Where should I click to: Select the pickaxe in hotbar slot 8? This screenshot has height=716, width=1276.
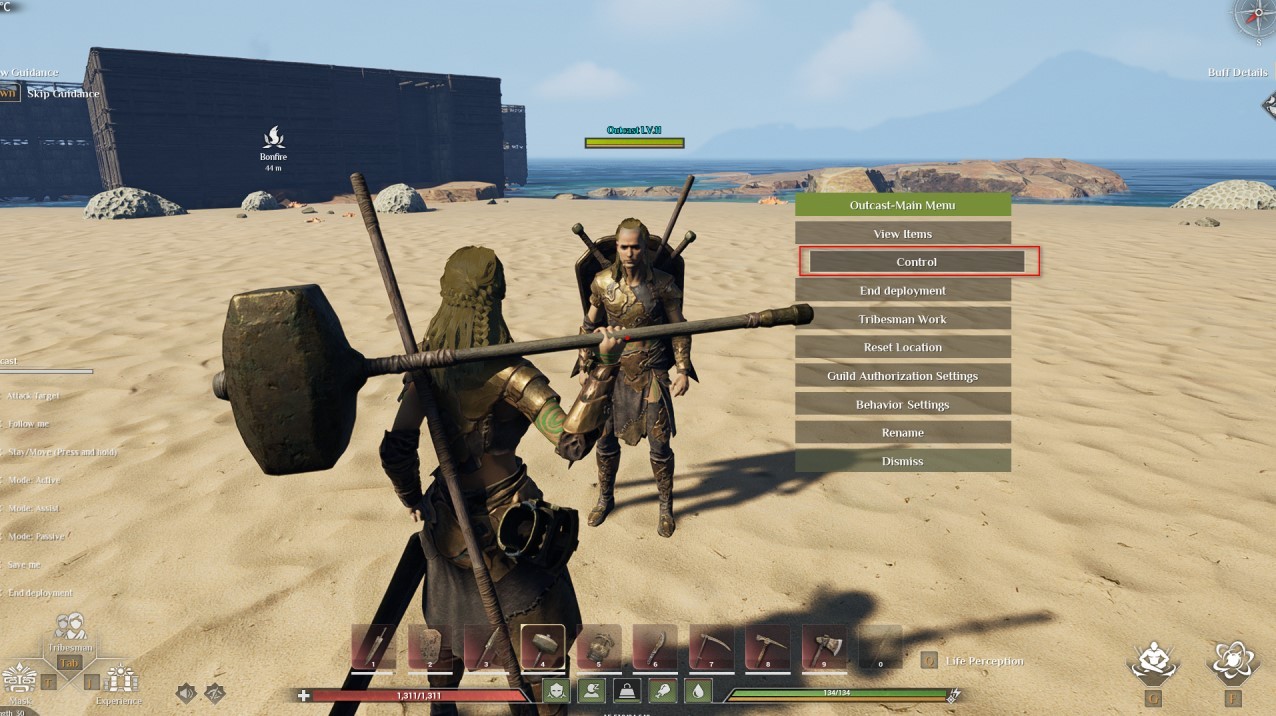767,647
